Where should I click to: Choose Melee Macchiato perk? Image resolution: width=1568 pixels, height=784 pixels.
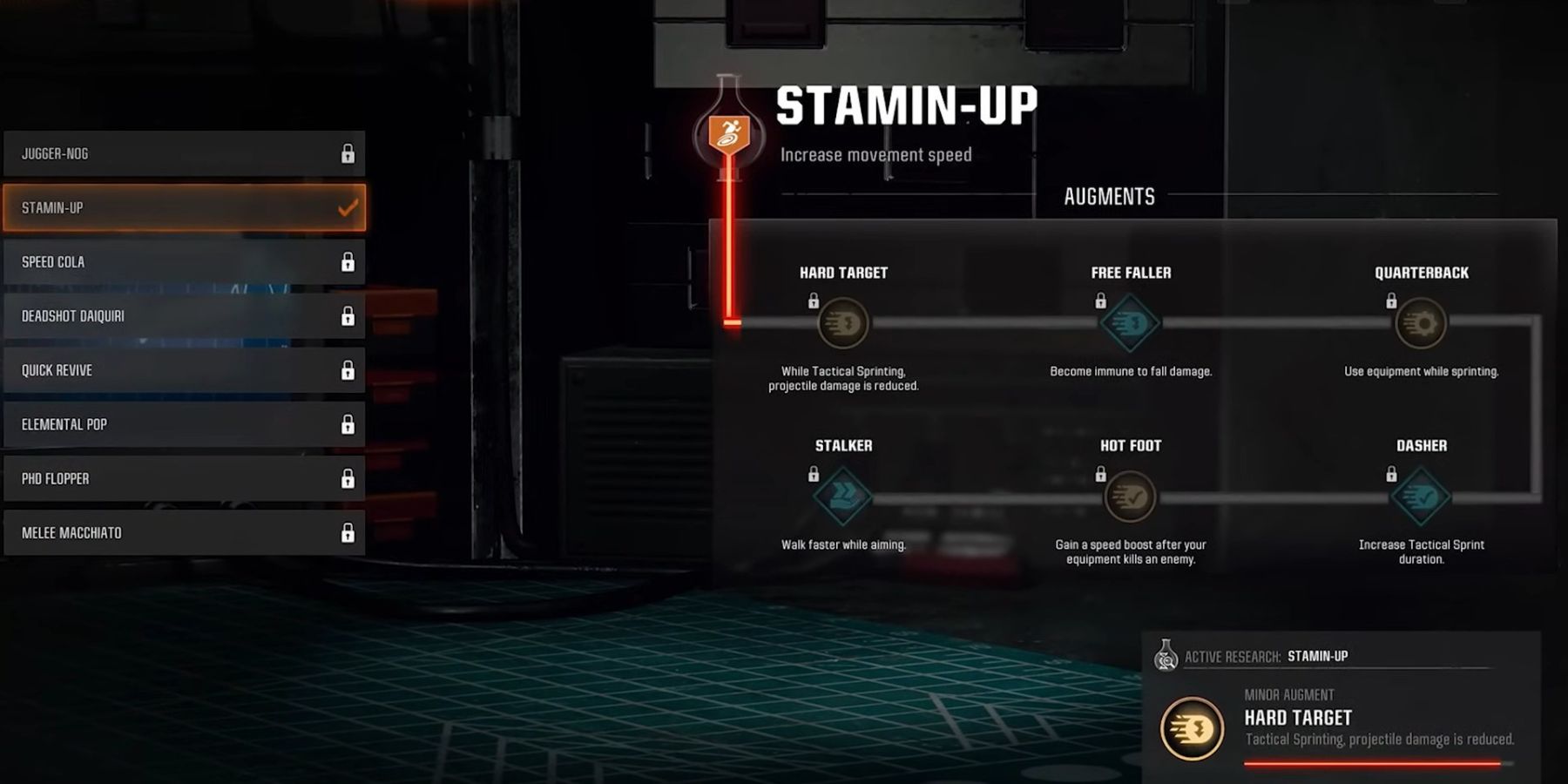tap(184, 532)
